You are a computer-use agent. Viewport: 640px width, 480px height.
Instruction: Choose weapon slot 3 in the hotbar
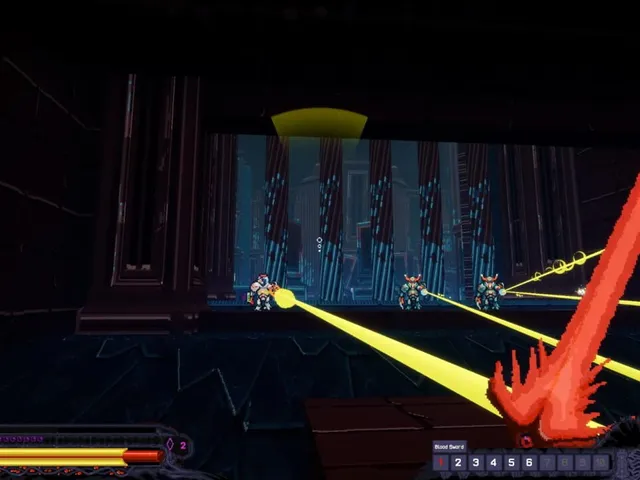(476, 462)
